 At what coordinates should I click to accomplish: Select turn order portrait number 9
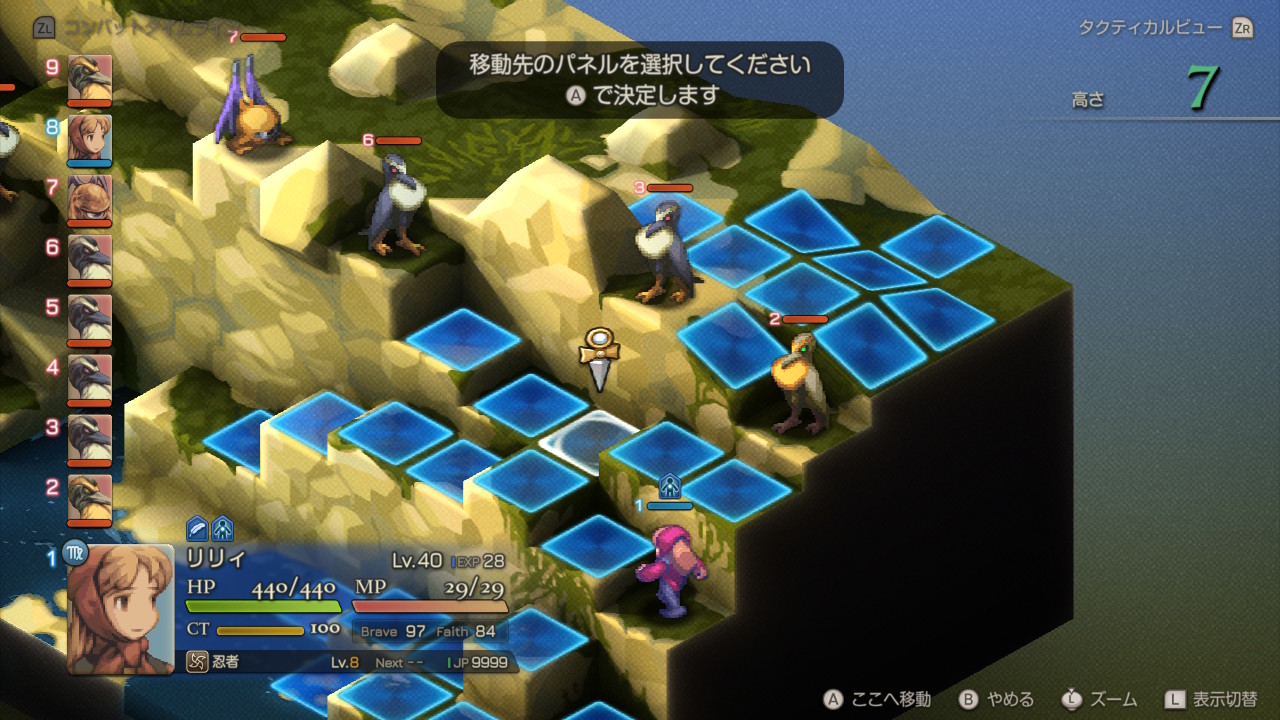tap(90, 79)
